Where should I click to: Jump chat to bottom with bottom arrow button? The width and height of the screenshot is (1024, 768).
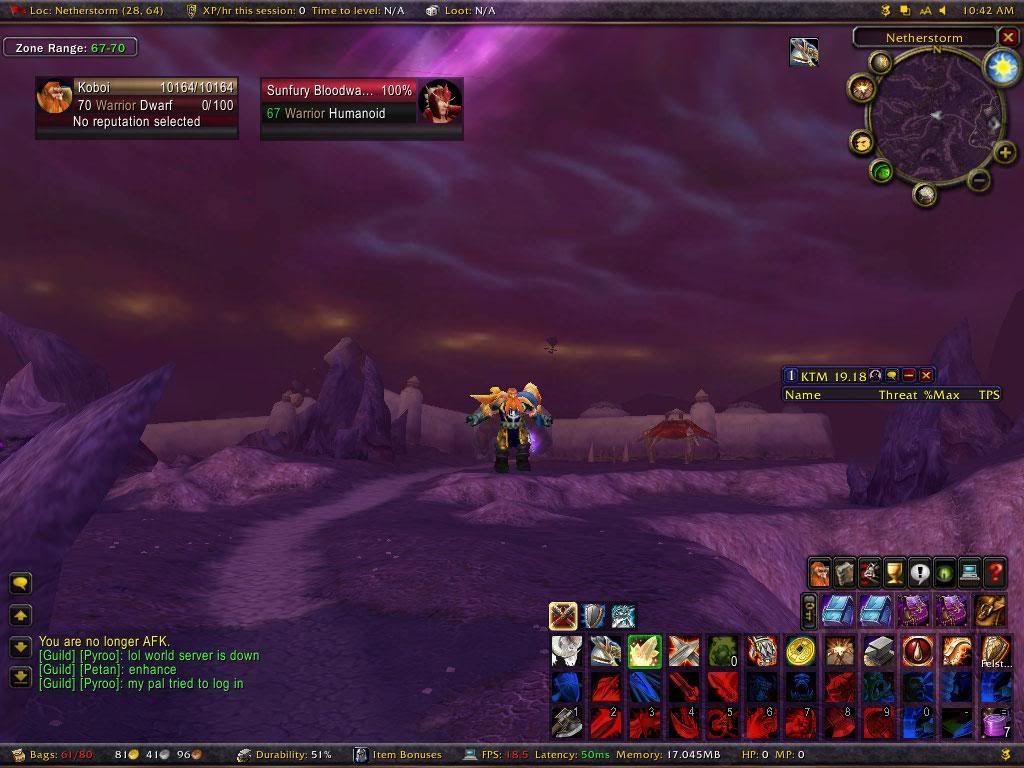pos(20,677)
